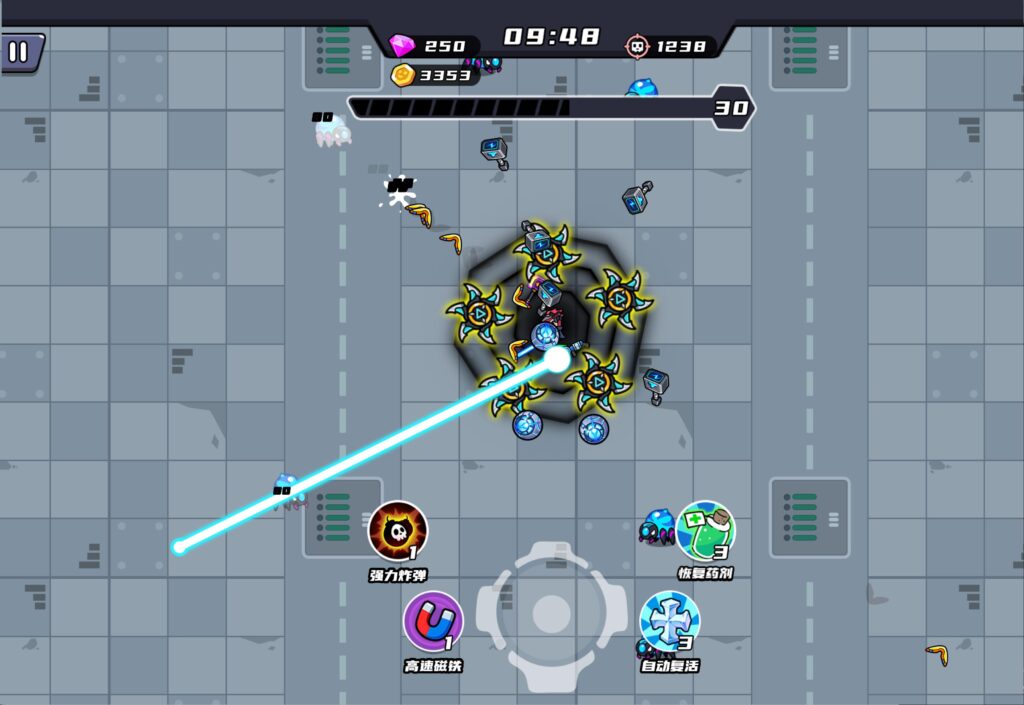Activate the 强力炸弹 bomb skill
1024x705 pixels.
pos(398,531)
